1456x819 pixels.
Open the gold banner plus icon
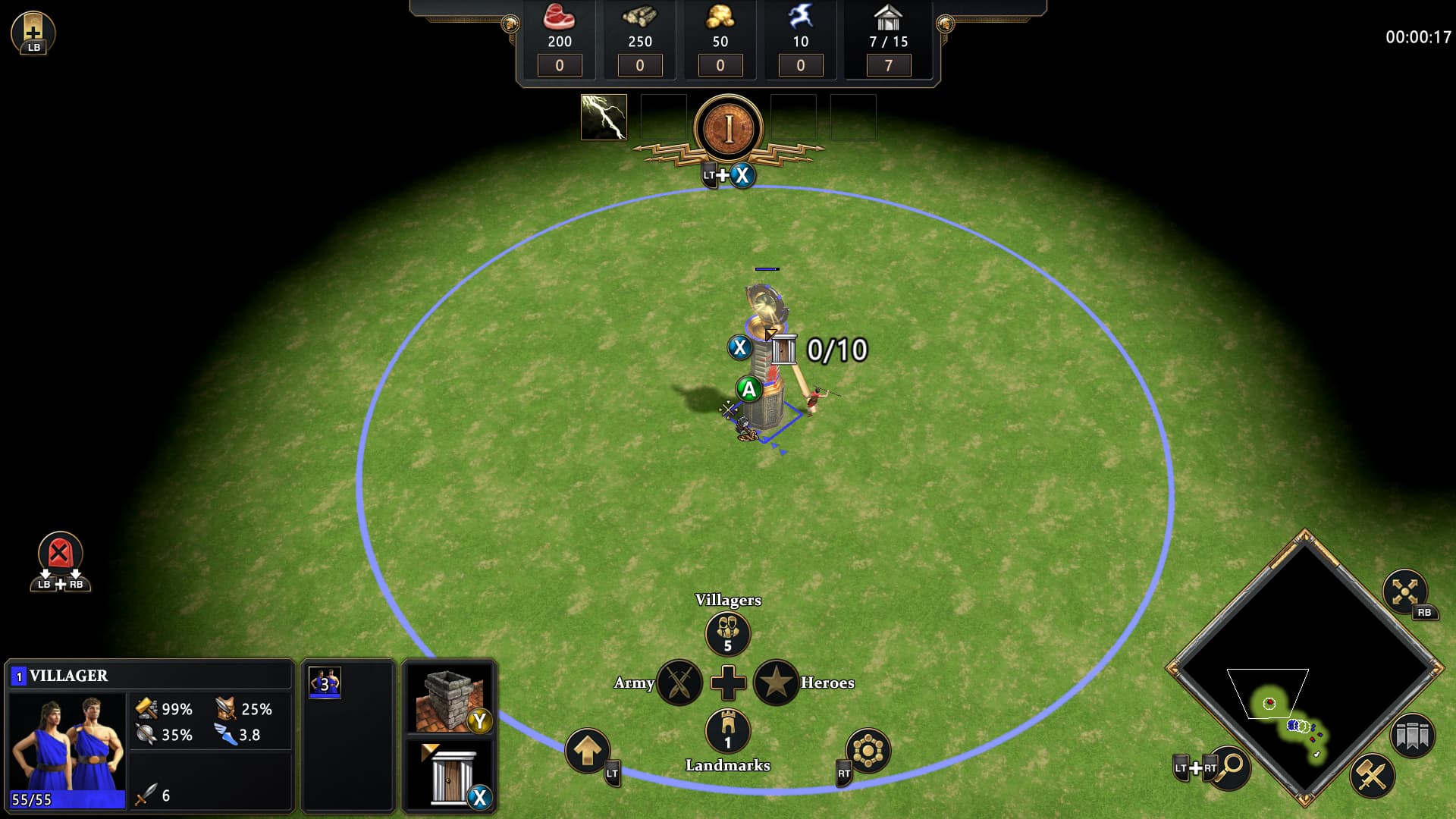point(33,32)
